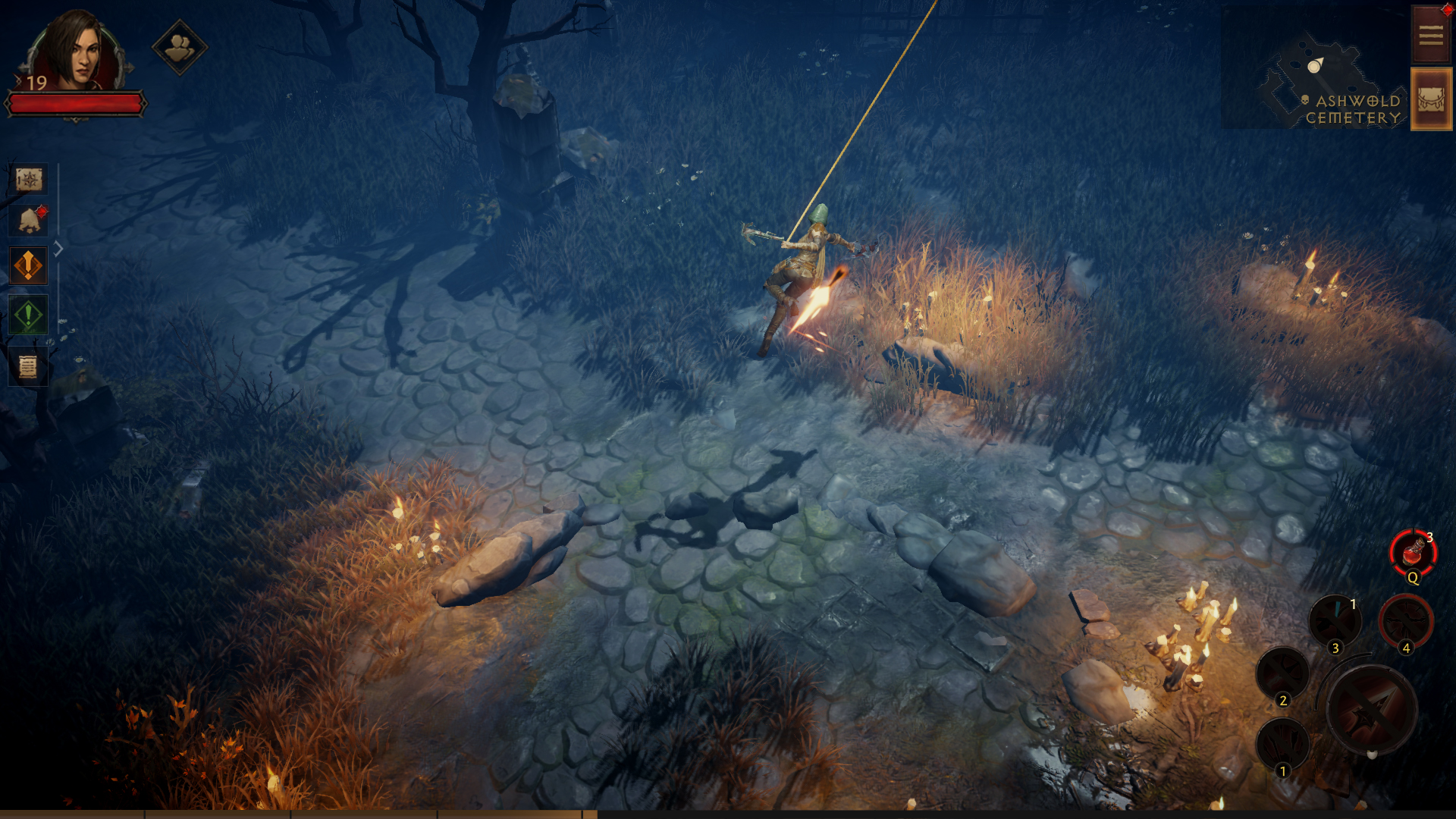Click the red health bar under the portrait
This screenshot has height=819, width=1456.
(x=76, y=102)
